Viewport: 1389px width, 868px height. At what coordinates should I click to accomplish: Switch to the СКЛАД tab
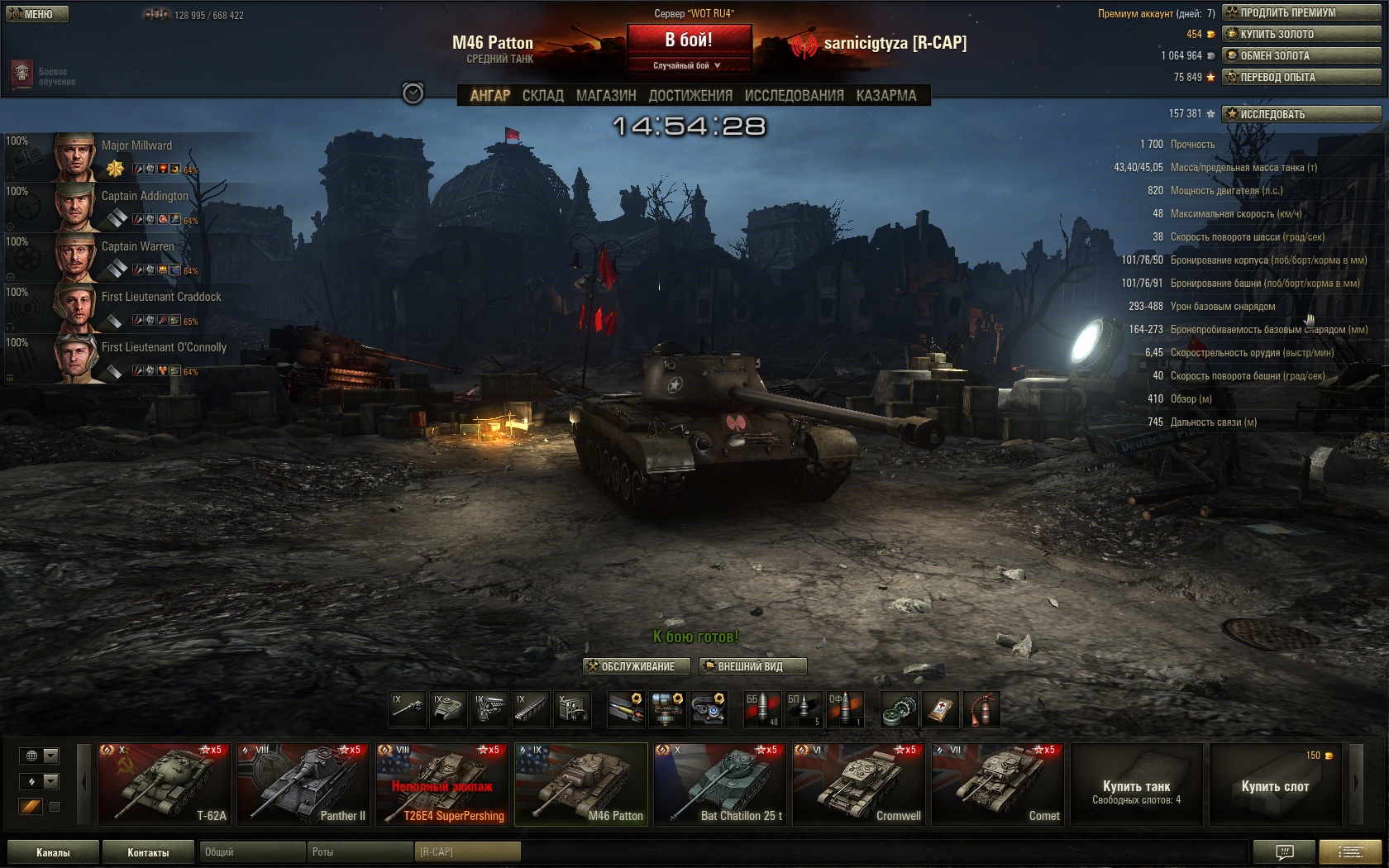click(542, 96)
